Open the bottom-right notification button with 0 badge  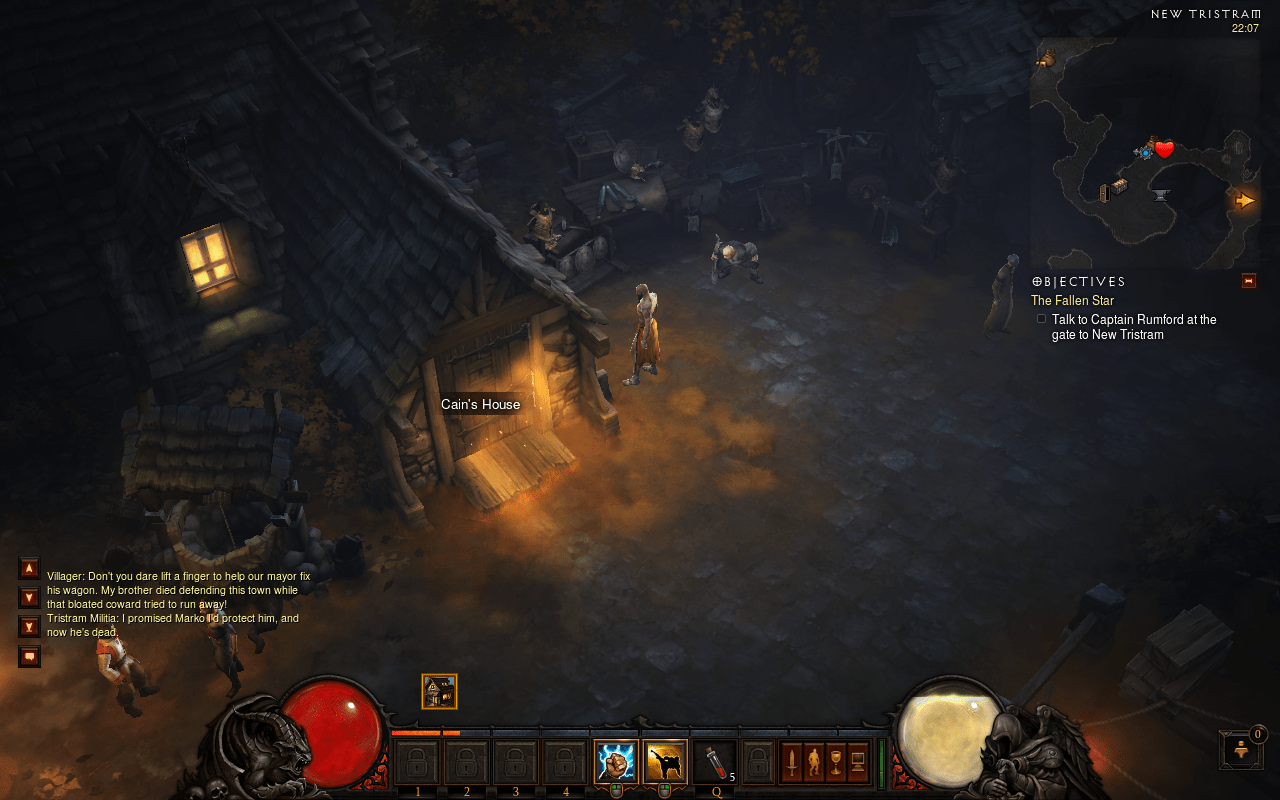(x=1241, y=749)
